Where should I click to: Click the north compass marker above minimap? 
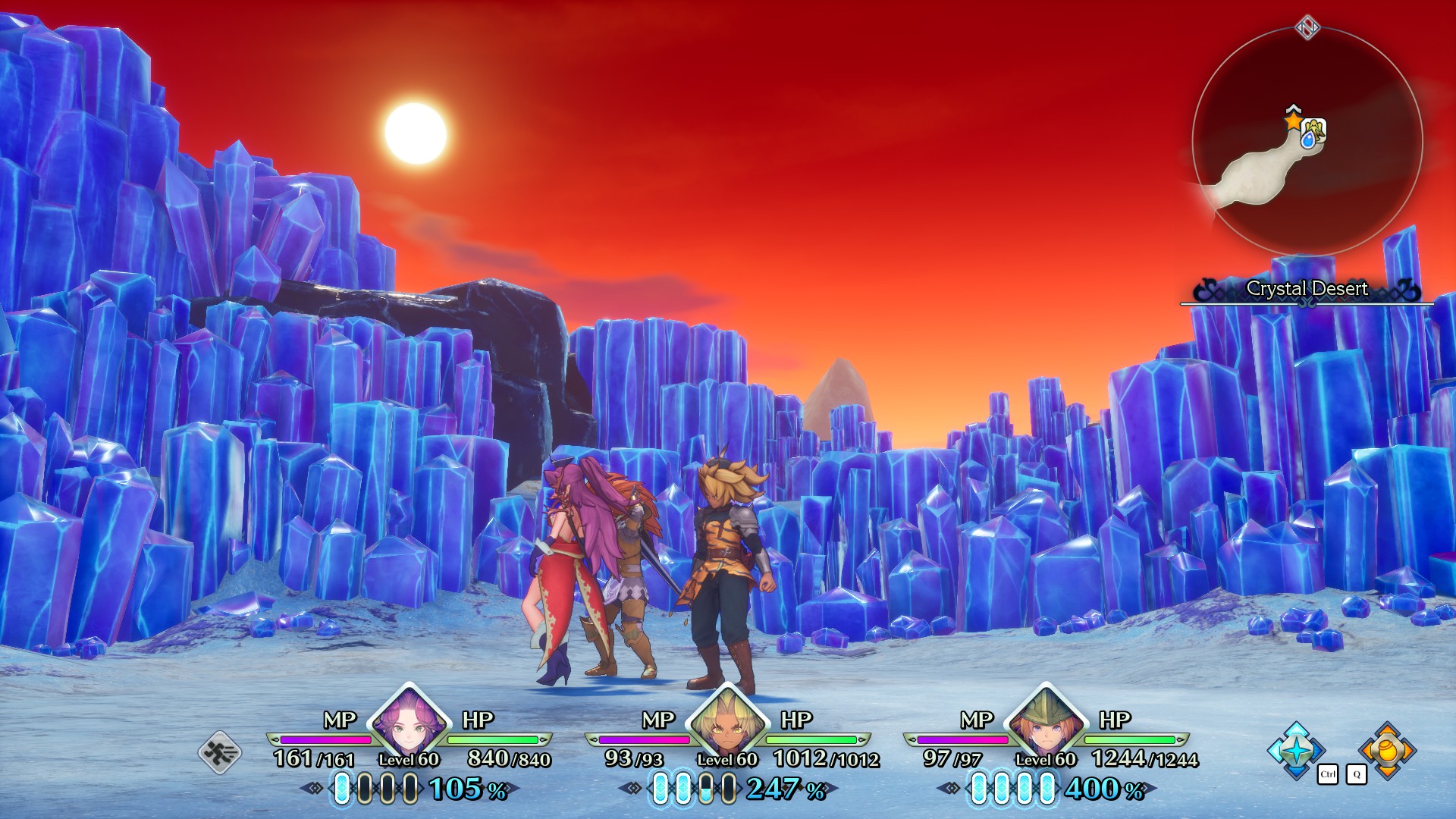pyautogui.click(x=1307, y=29)
